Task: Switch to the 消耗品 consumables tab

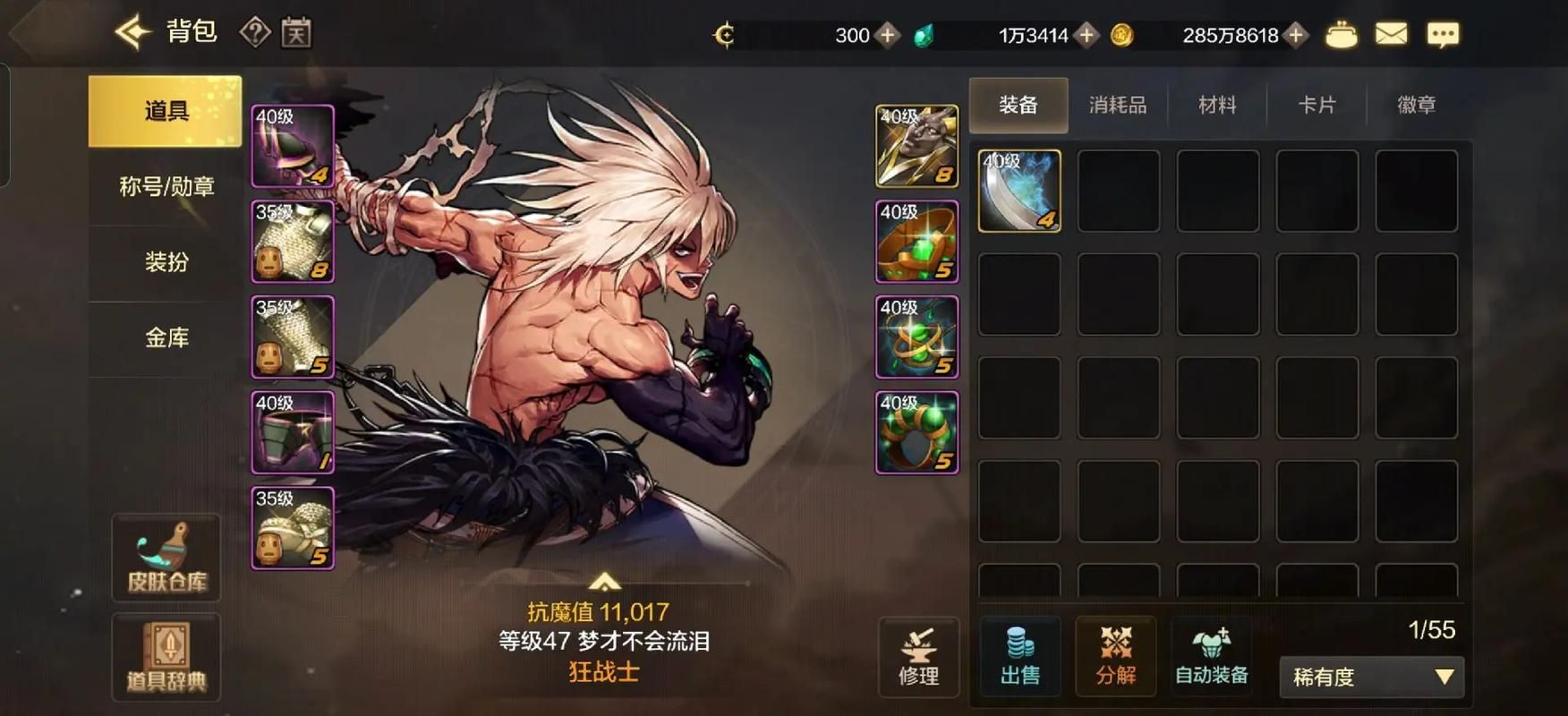Action: 1117,105
